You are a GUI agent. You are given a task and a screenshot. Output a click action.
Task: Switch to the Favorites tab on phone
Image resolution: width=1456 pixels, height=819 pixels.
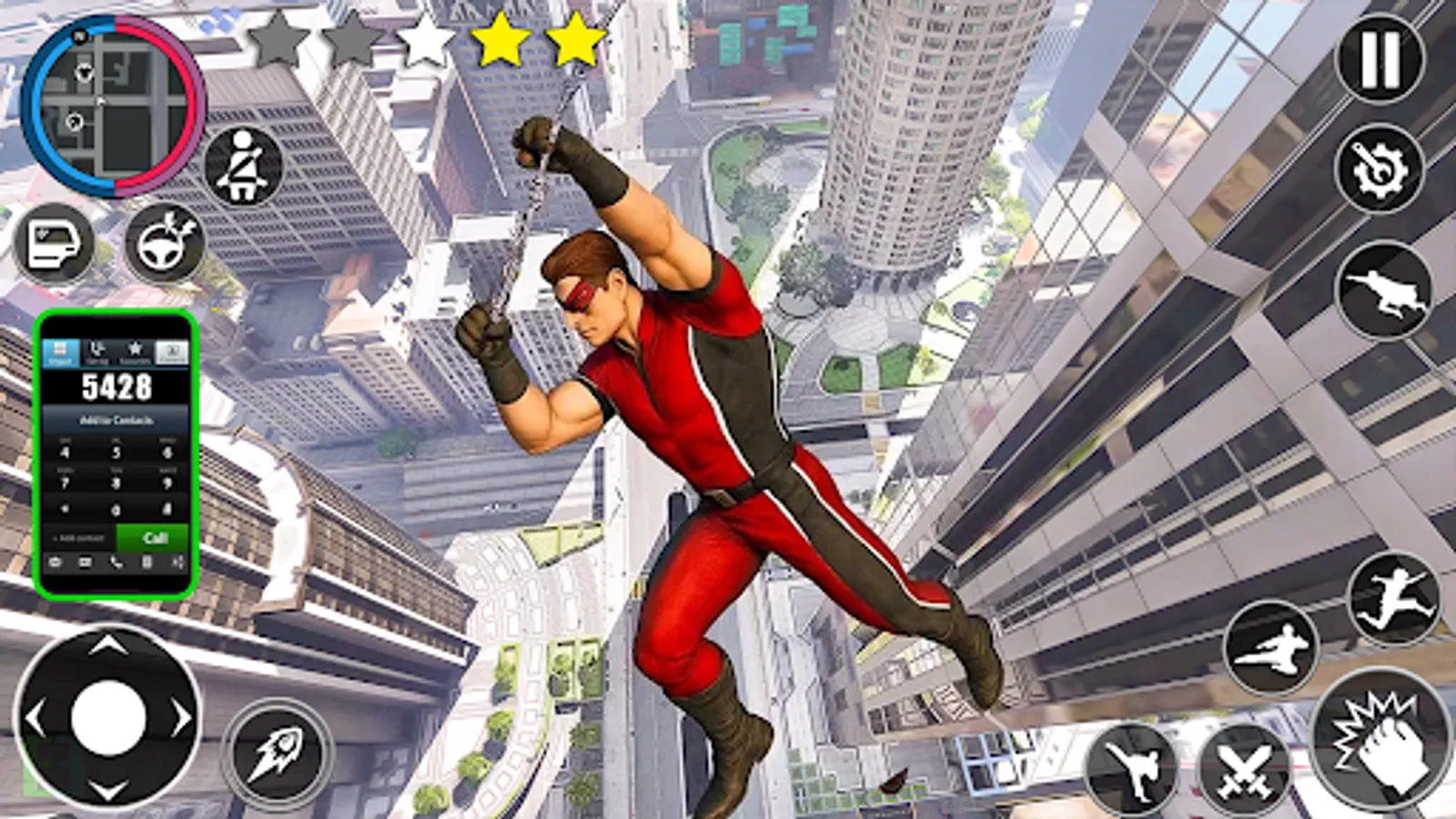pos(135,349)
